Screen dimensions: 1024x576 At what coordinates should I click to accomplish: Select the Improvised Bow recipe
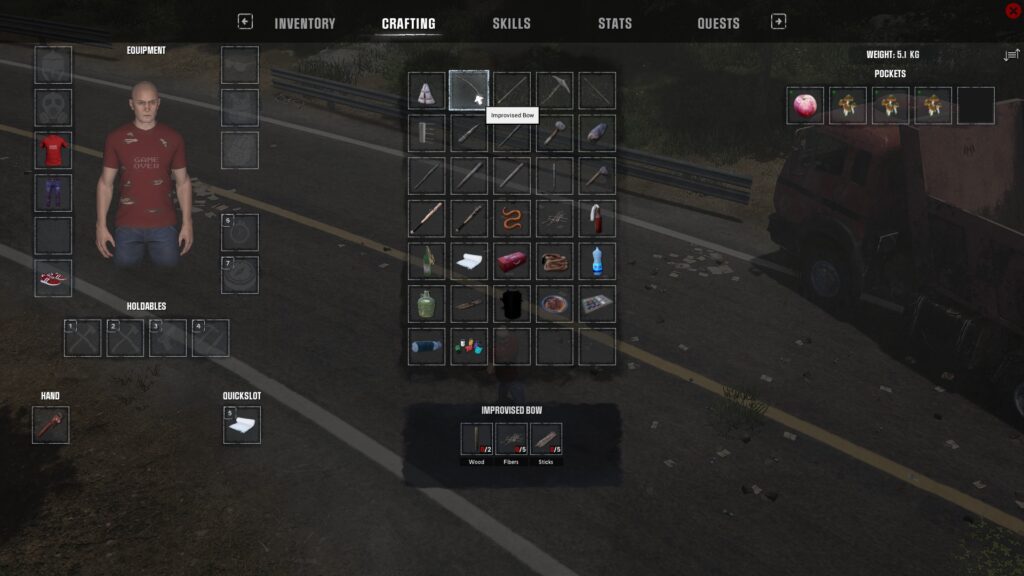click(469, 90)
